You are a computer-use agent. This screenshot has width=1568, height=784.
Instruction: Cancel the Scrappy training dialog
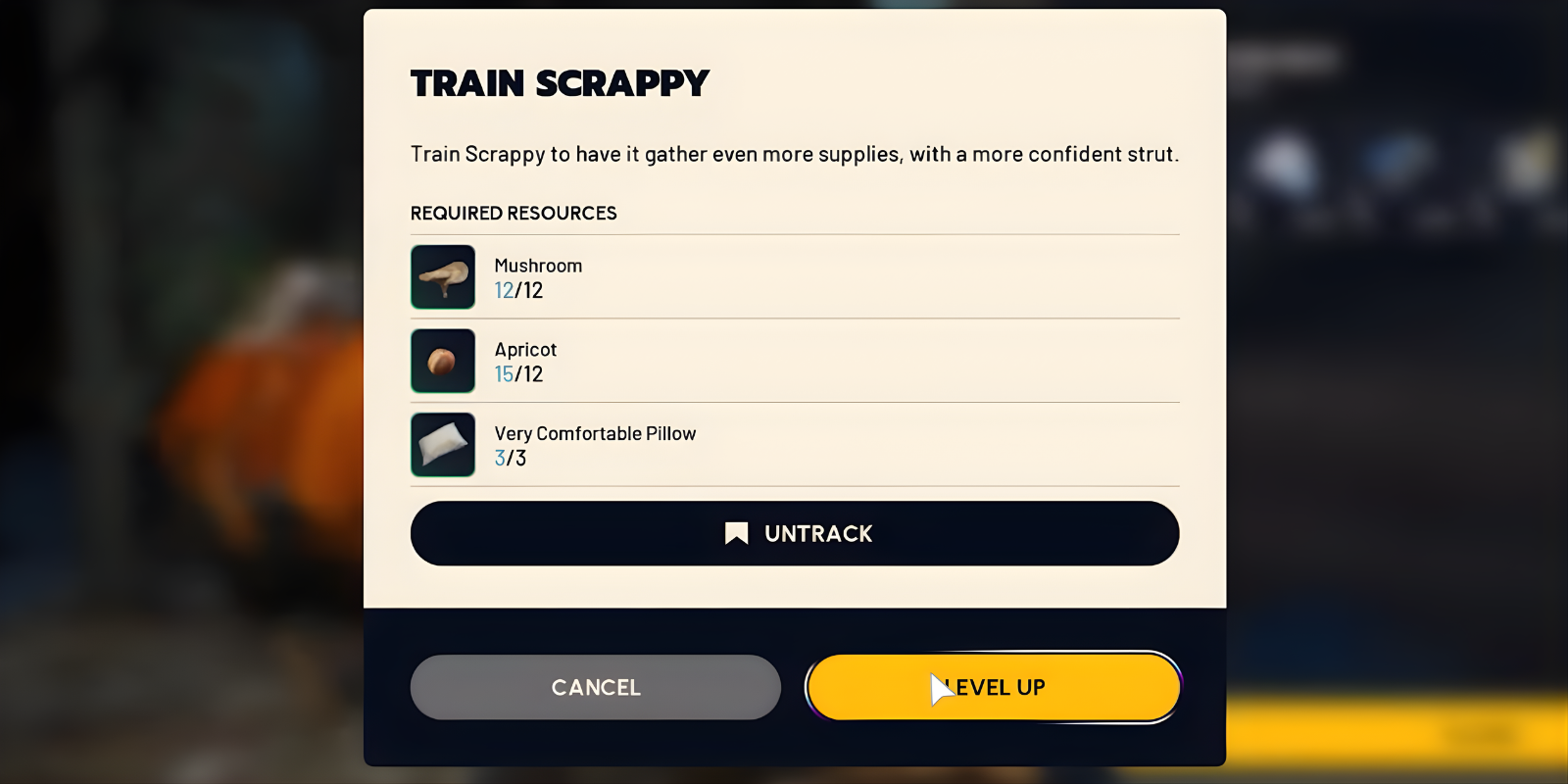click(595, 687)
